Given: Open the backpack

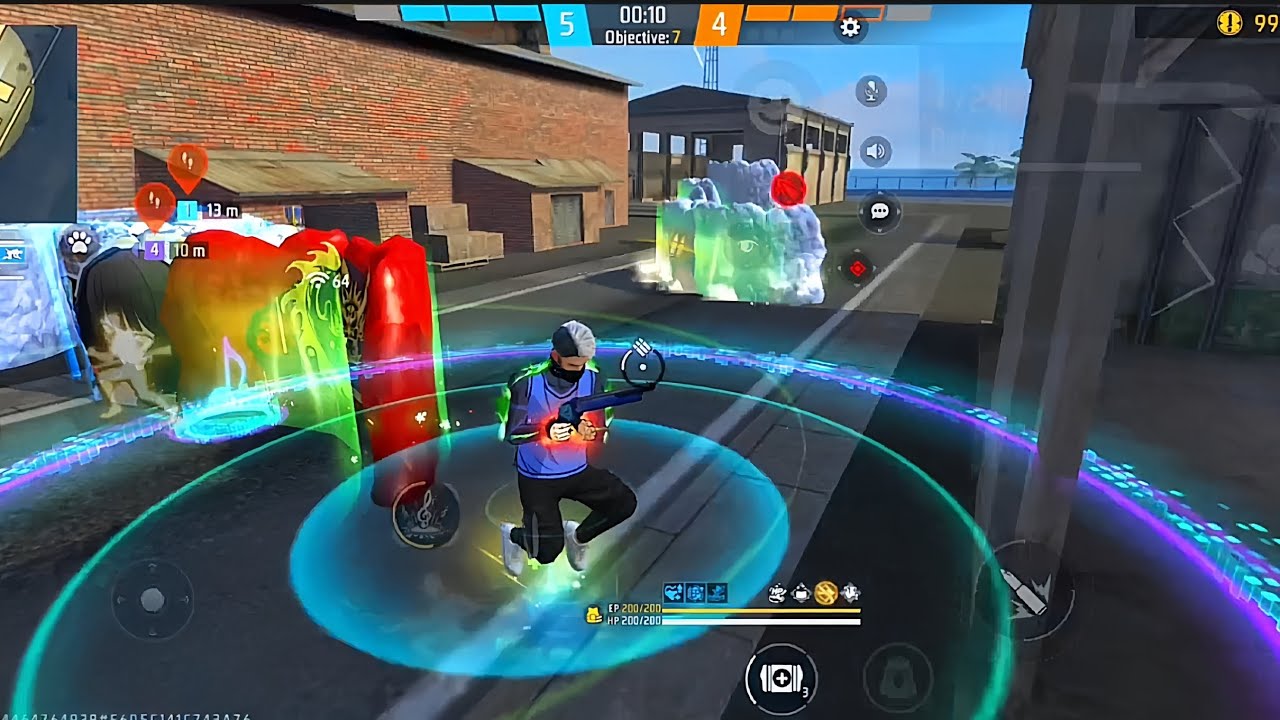Looking at the screenshot, I should [x=898, y=678].
